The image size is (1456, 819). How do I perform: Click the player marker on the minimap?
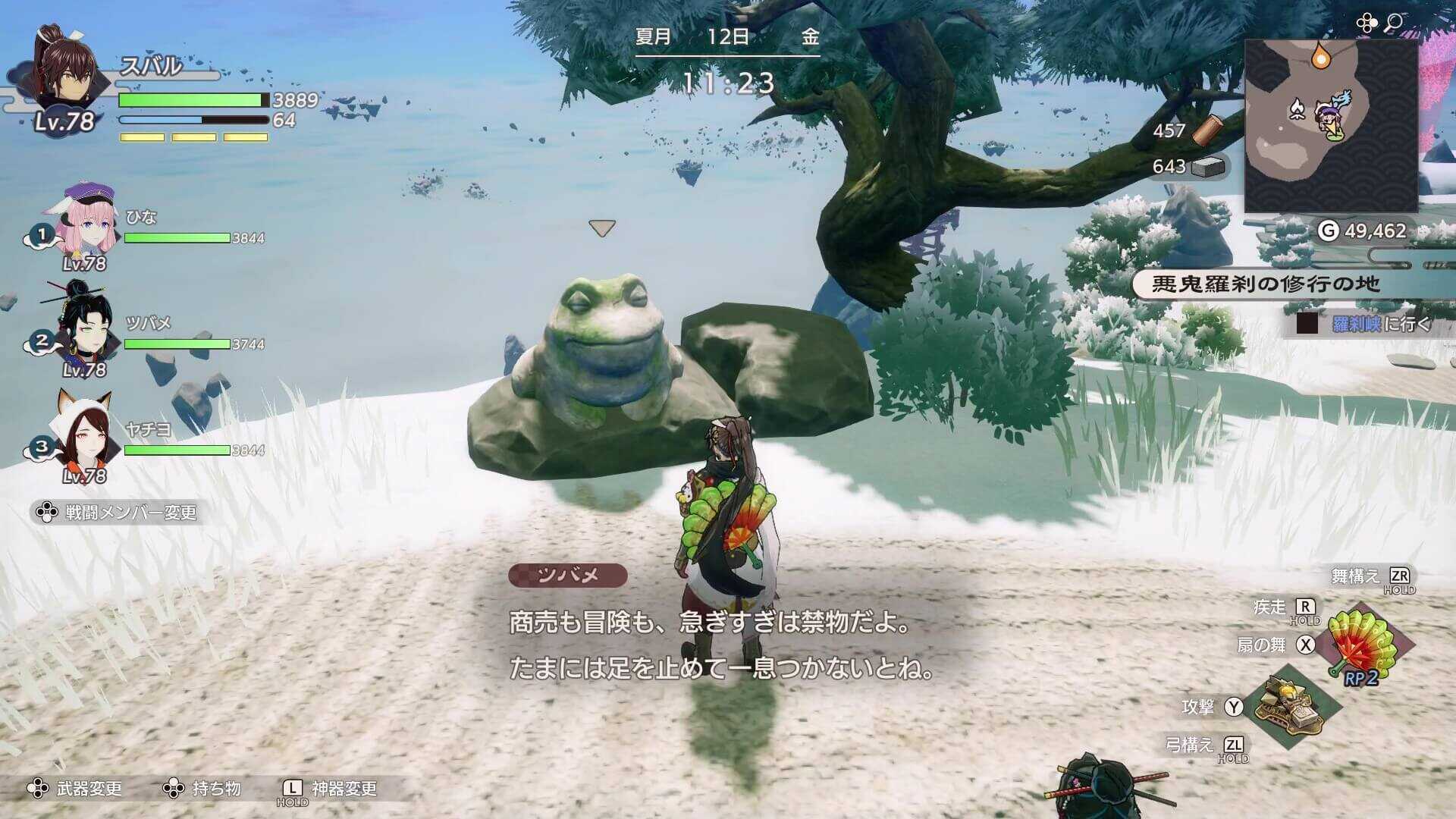pos(1331,118)
